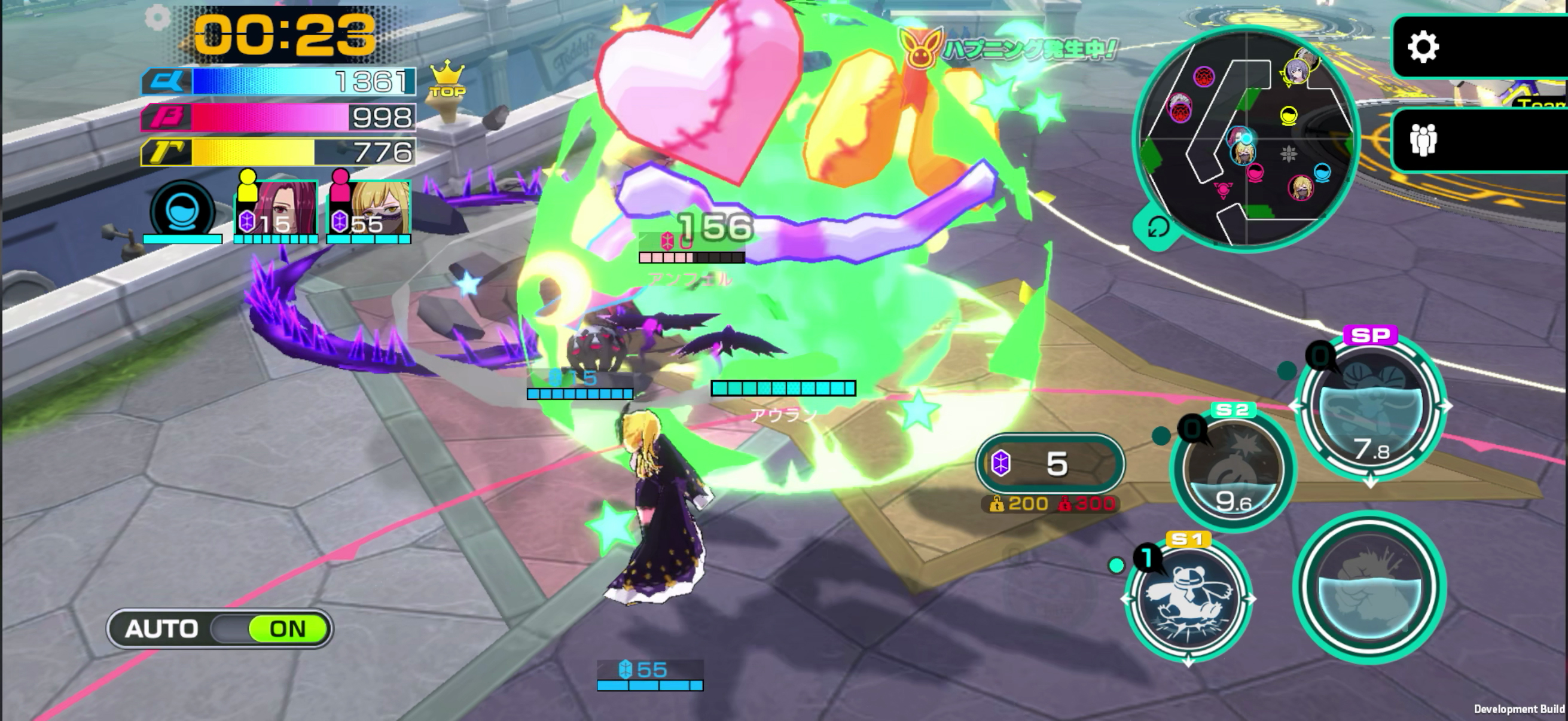The image size is (1568, 721).
Task: Open the circular minimap
Action: (x=1246, y=138)
